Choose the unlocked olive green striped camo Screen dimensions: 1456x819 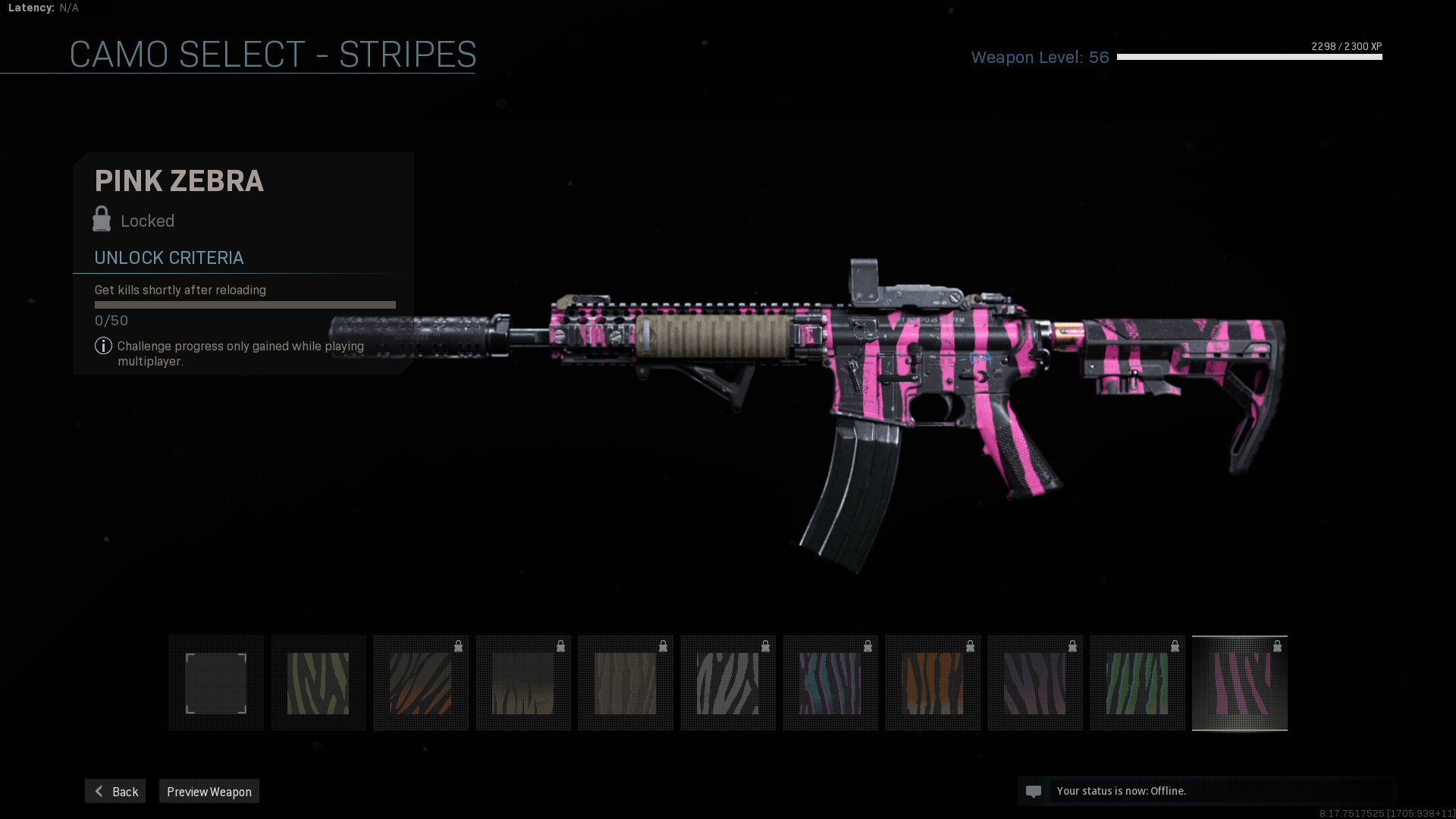[318, 683]
